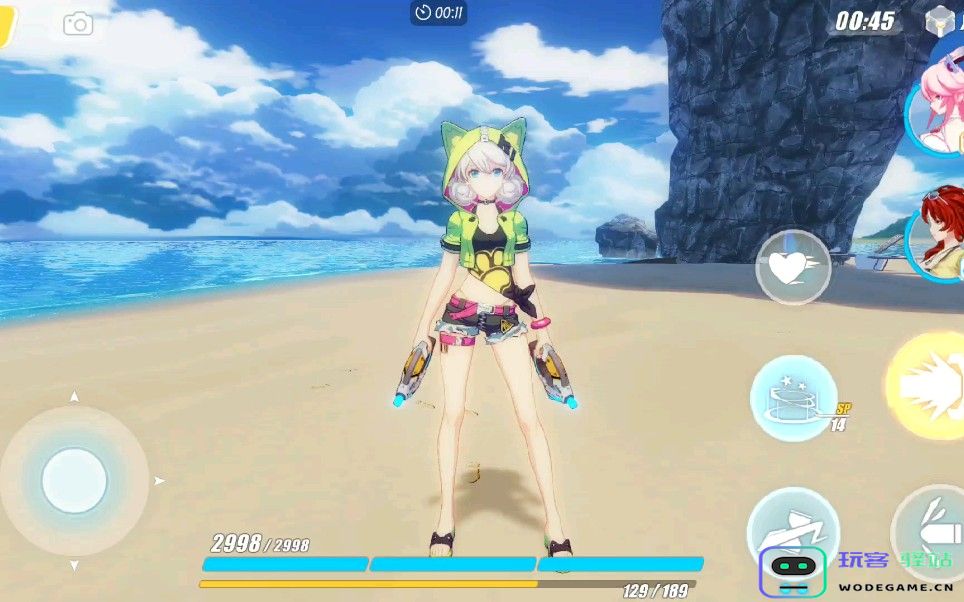This screenshot has height=602, width=964.
Task: Use the ultimate skill costing 14 SP
Action: (x=794, y=398)
